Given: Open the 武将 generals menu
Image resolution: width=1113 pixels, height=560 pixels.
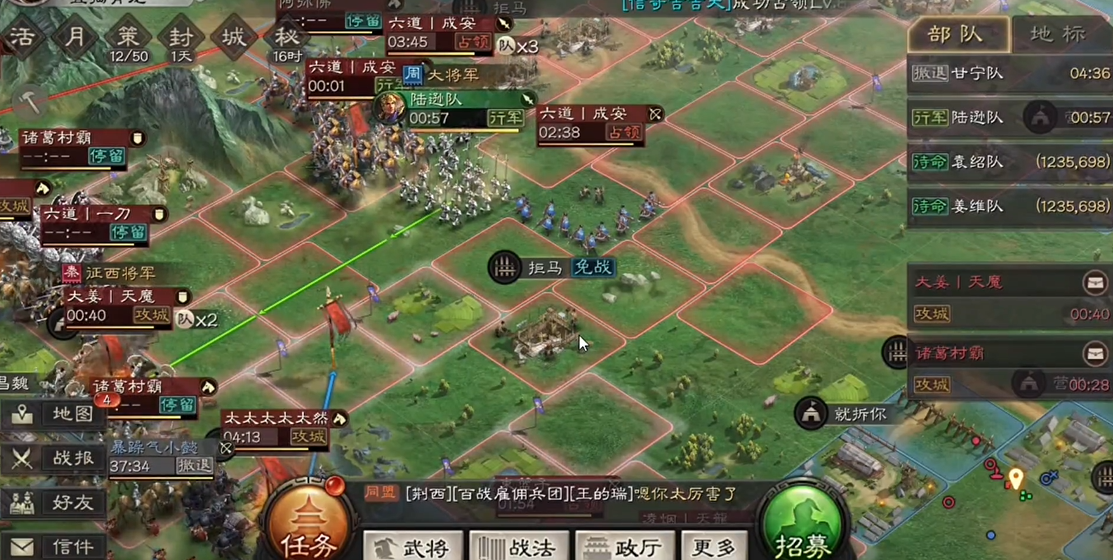Looking at the screenshot, I should click(410, 546).
